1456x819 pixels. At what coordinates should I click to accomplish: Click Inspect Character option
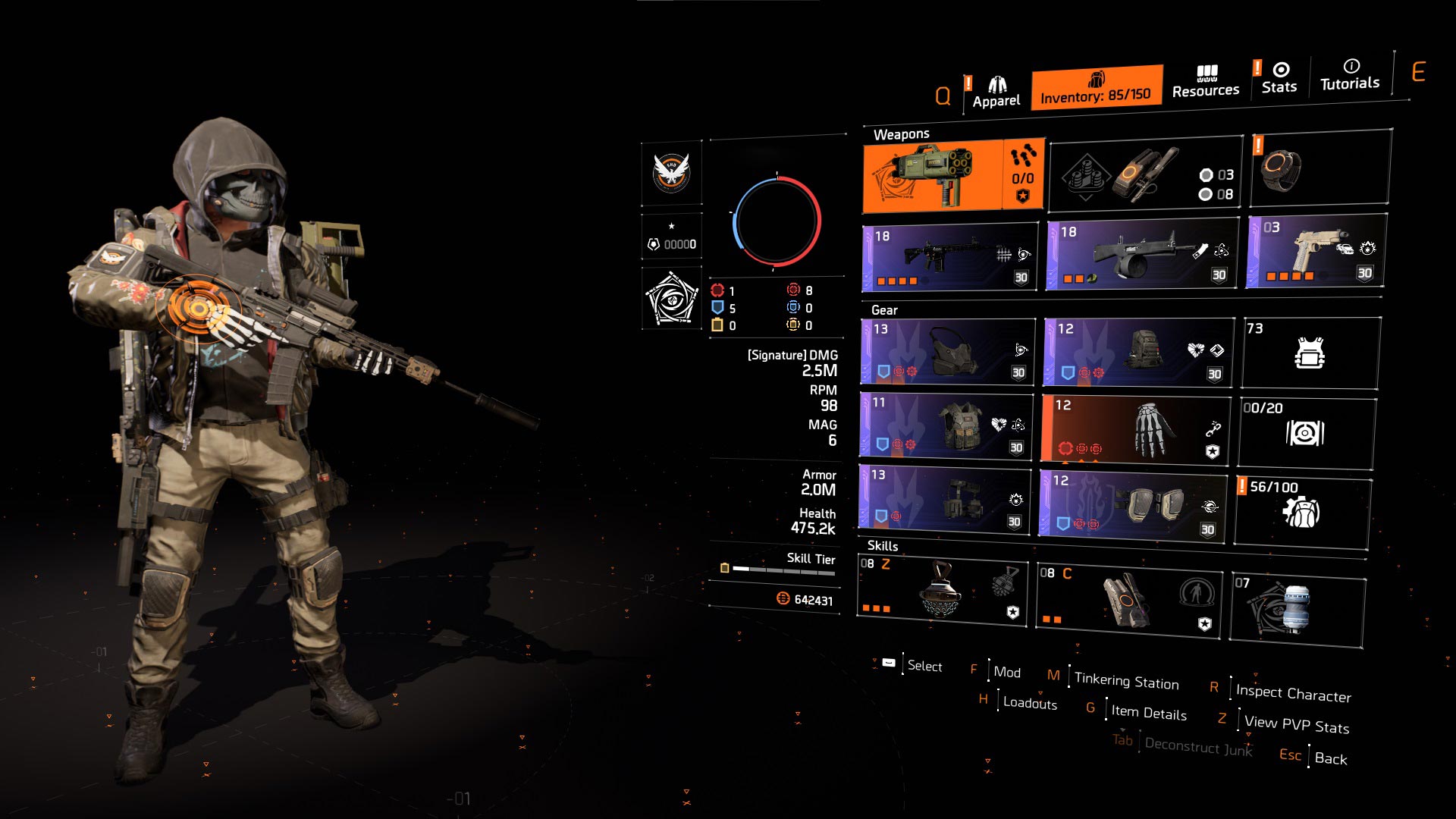pos(1291,692)
